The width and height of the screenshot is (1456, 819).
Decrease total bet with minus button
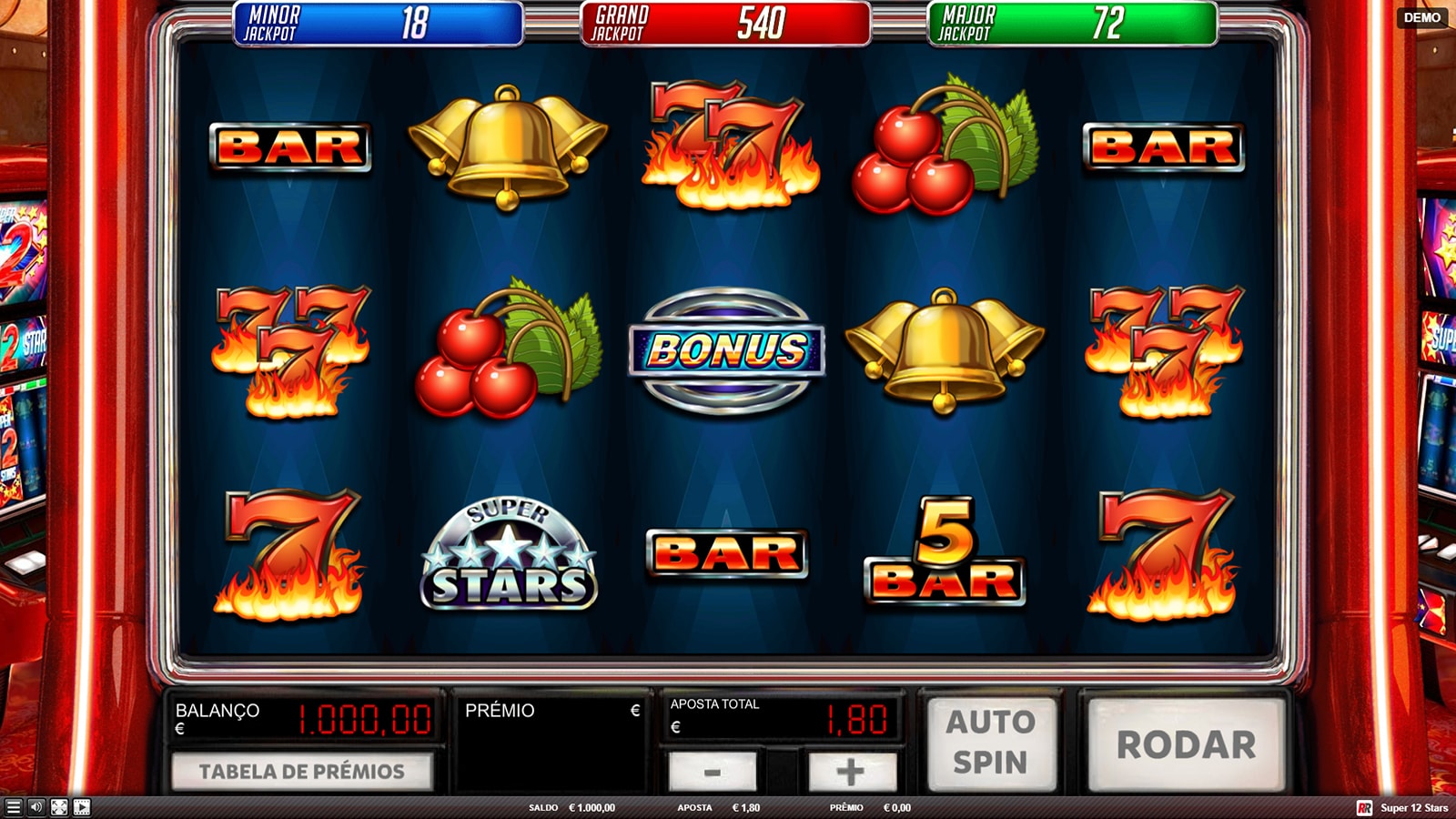[x=712, y=772]
